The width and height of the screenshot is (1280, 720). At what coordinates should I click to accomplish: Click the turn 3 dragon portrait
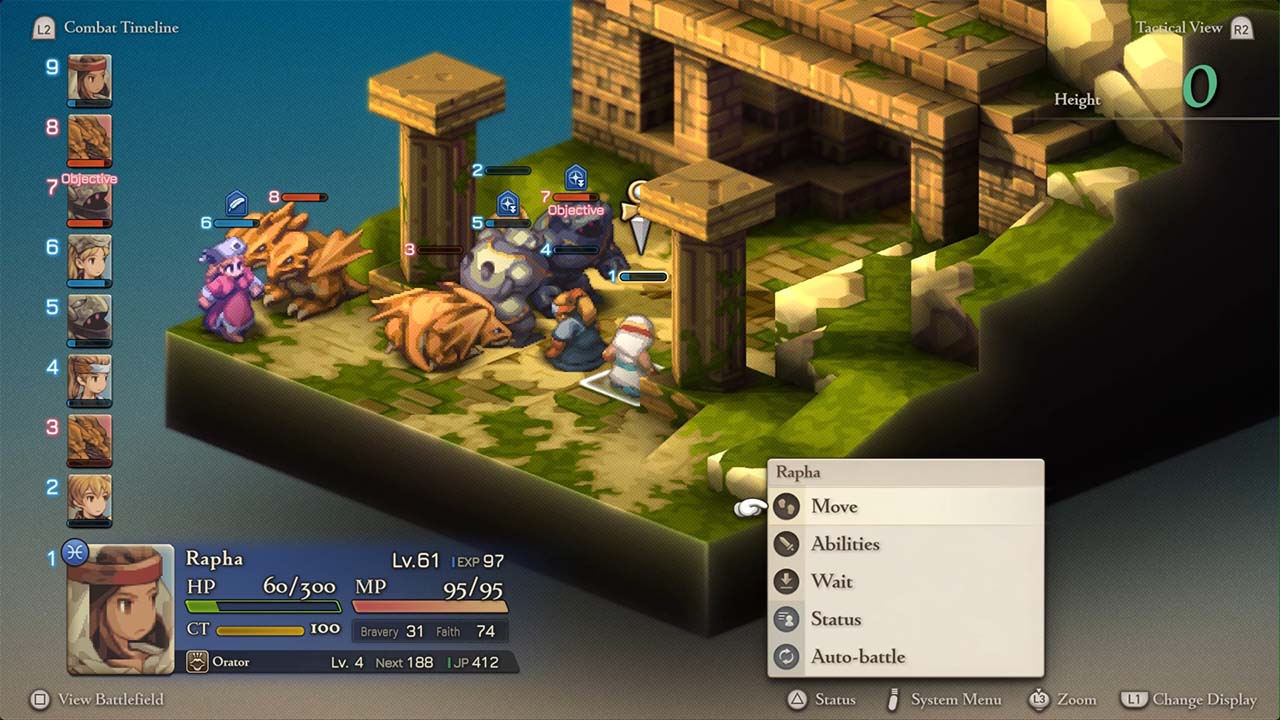coord(89,438)
